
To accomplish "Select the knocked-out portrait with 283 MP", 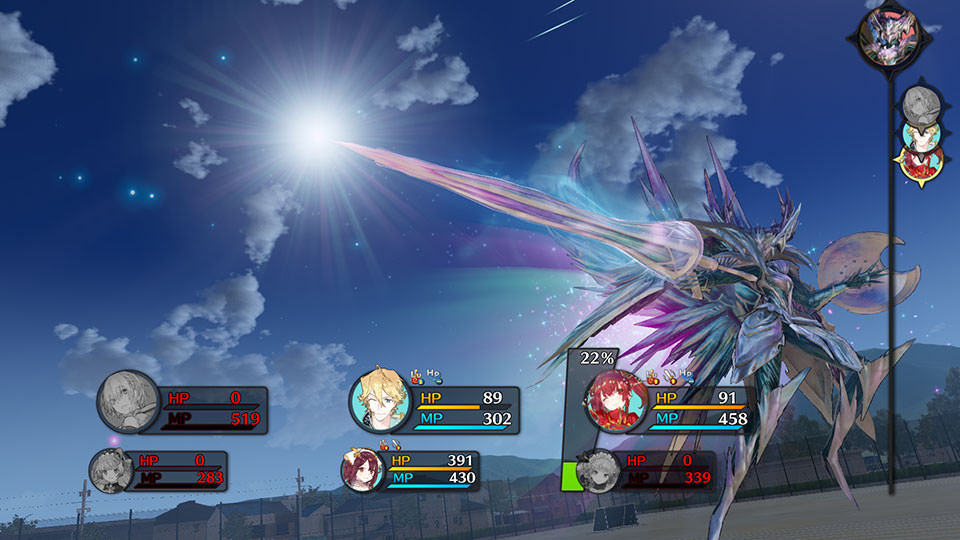I will point(110,471).
